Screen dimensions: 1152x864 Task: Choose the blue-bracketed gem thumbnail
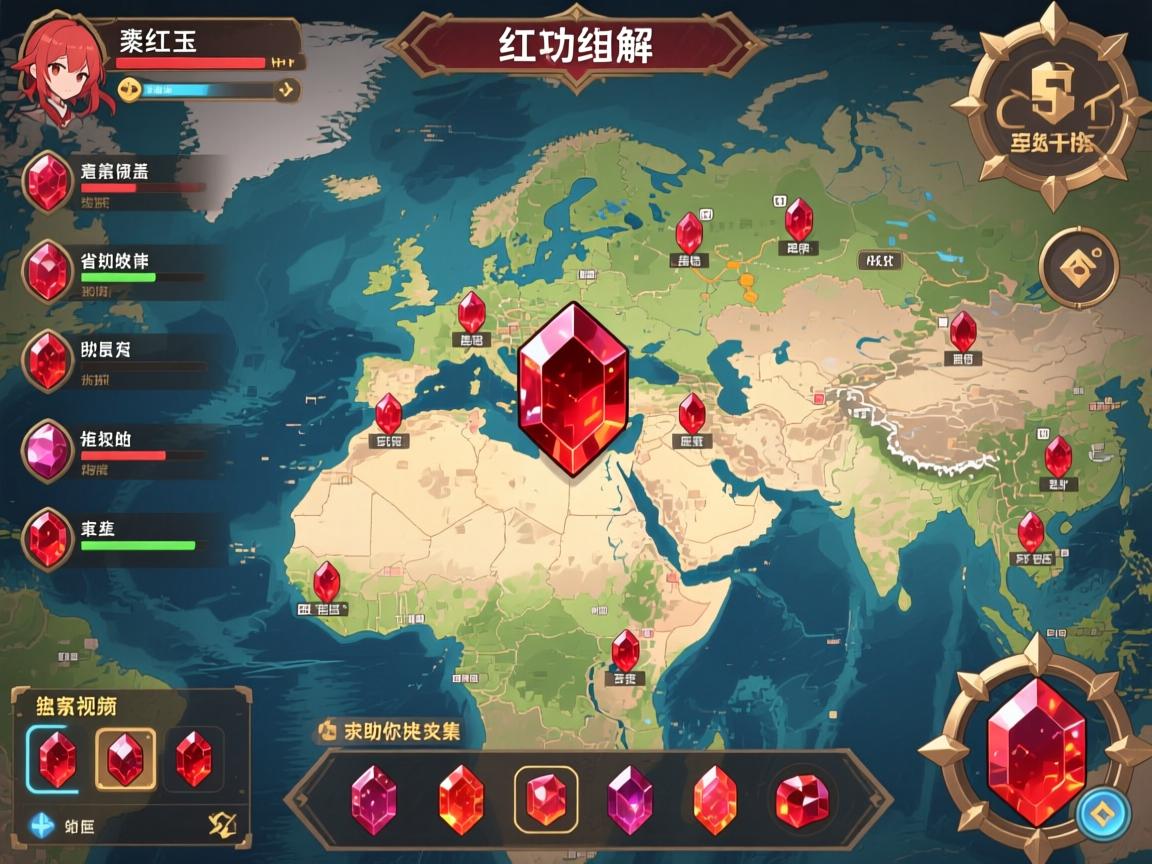[x=57, y=760]
